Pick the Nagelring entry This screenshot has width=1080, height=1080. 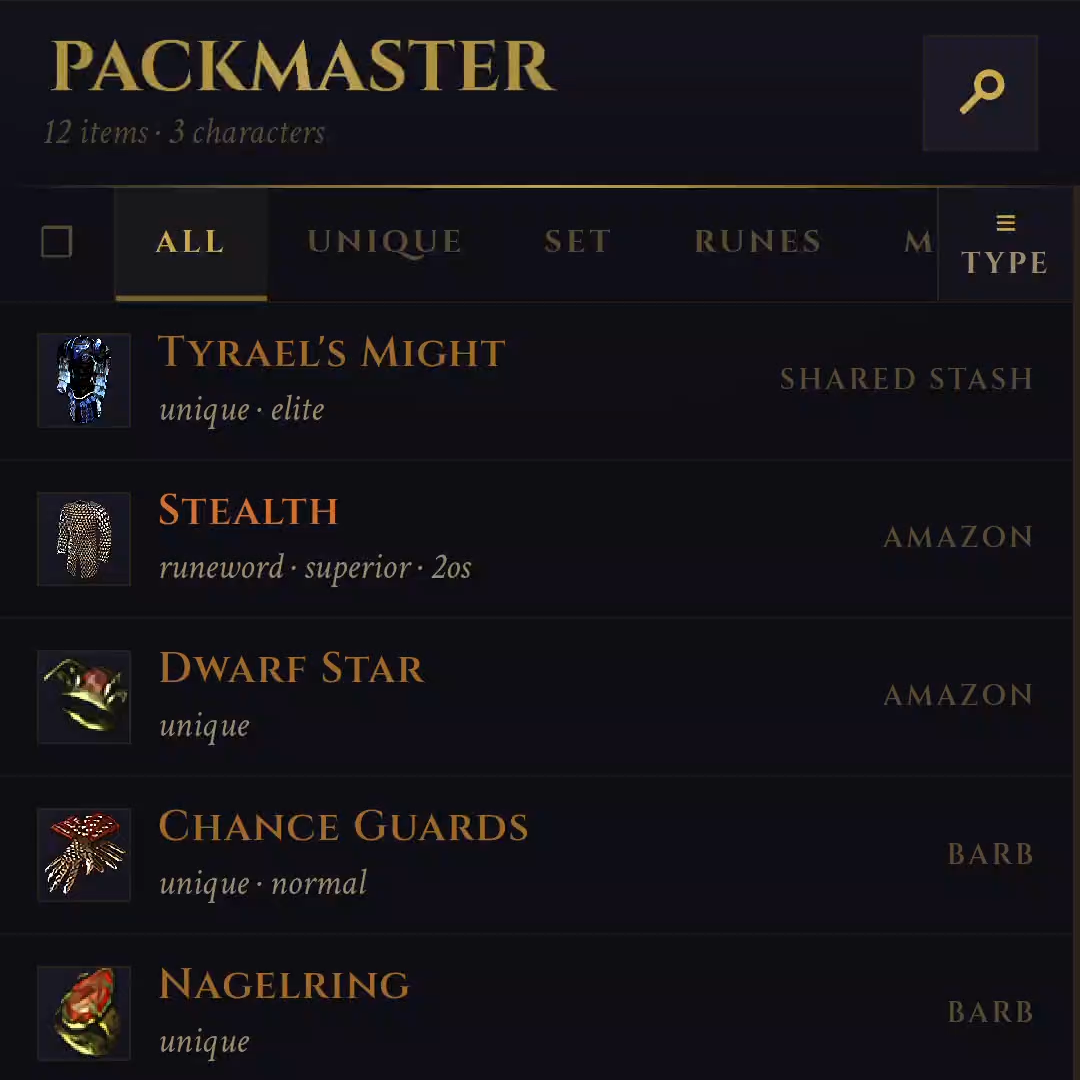click(x=540, y=1012)
